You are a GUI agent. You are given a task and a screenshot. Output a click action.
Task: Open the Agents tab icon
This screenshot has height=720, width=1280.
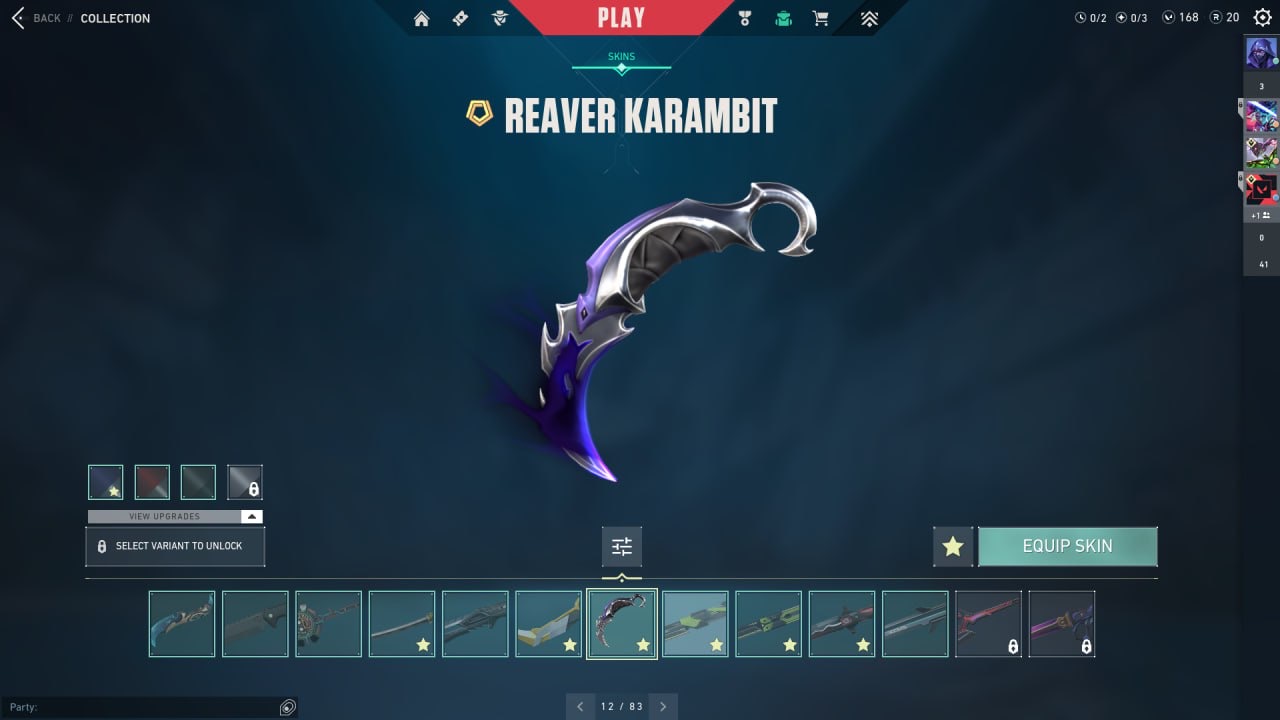tap(500, 18)
